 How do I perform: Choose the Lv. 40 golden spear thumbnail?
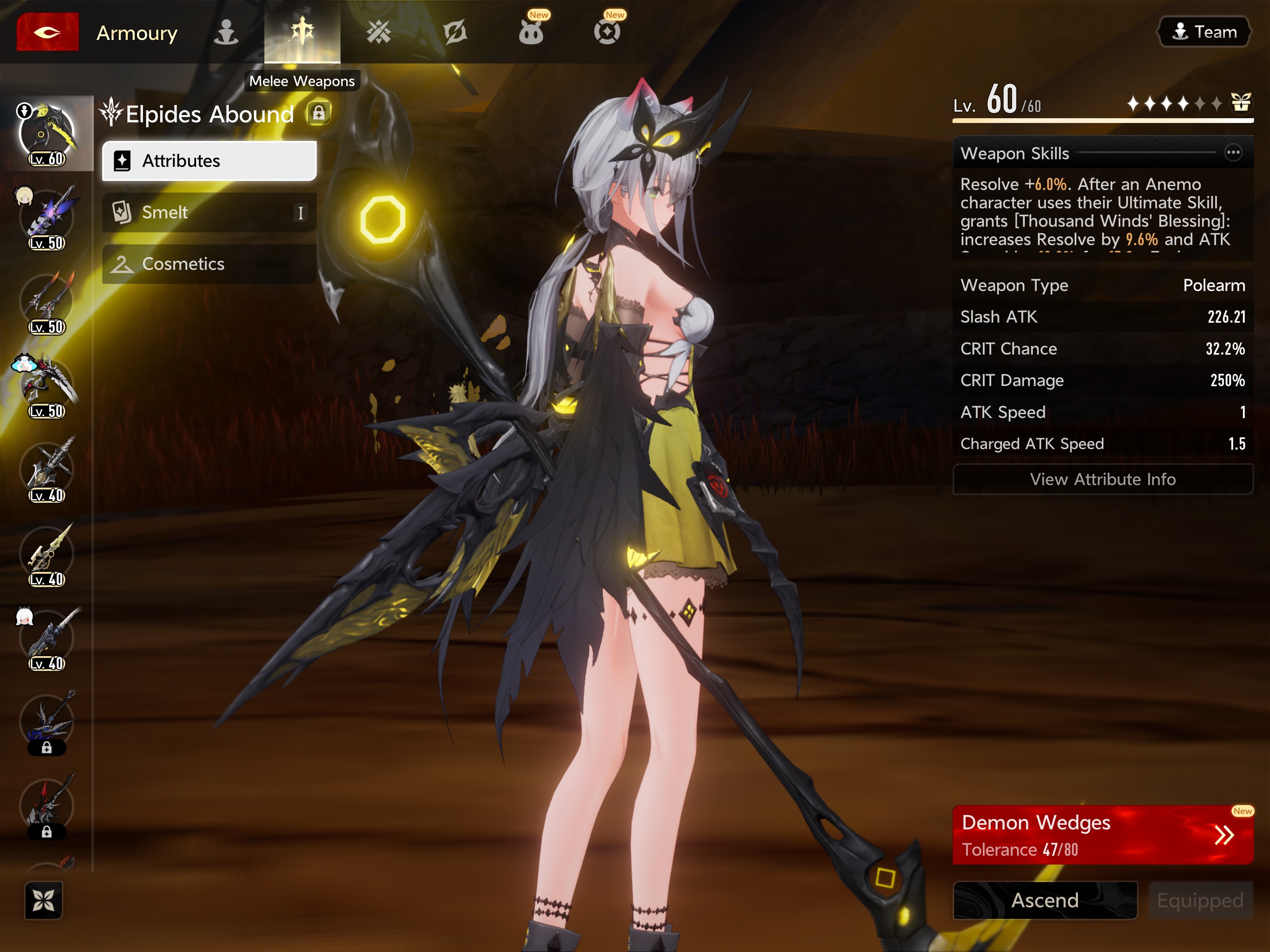coord(47,554)
